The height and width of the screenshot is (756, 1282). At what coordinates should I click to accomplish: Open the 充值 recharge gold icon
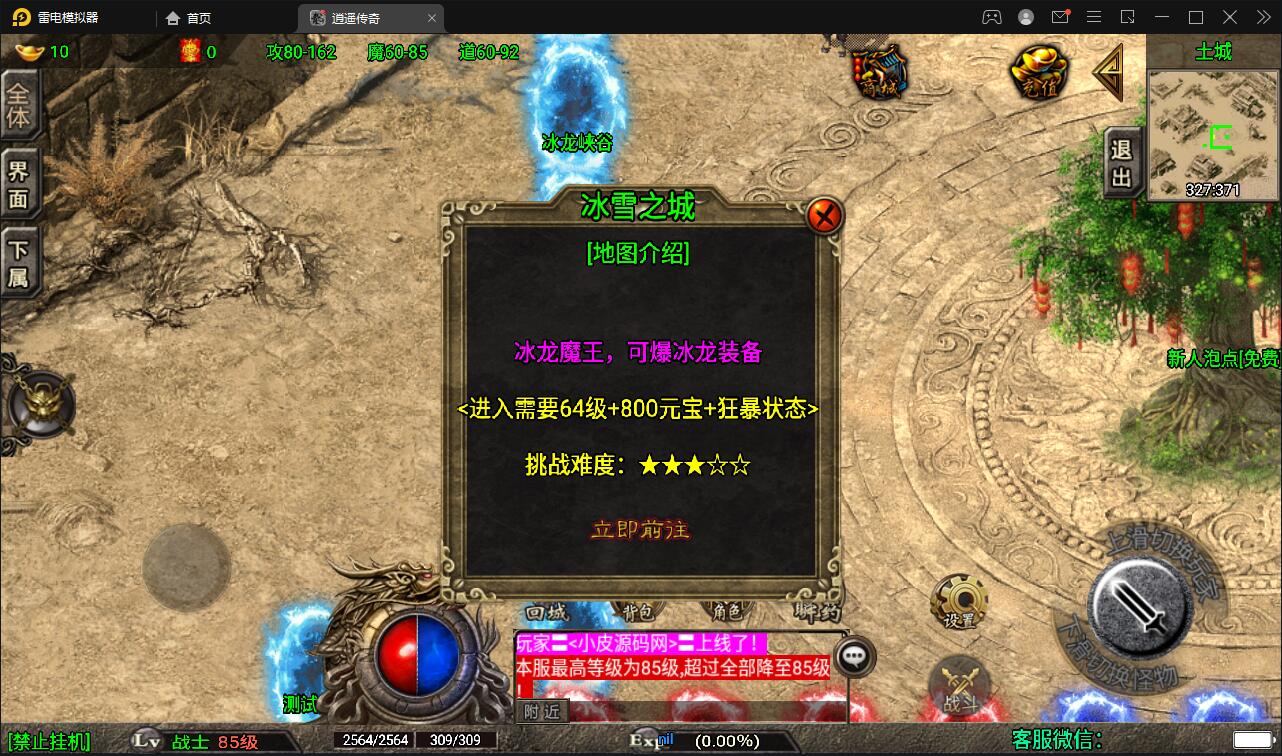(x=1040, y=70)
